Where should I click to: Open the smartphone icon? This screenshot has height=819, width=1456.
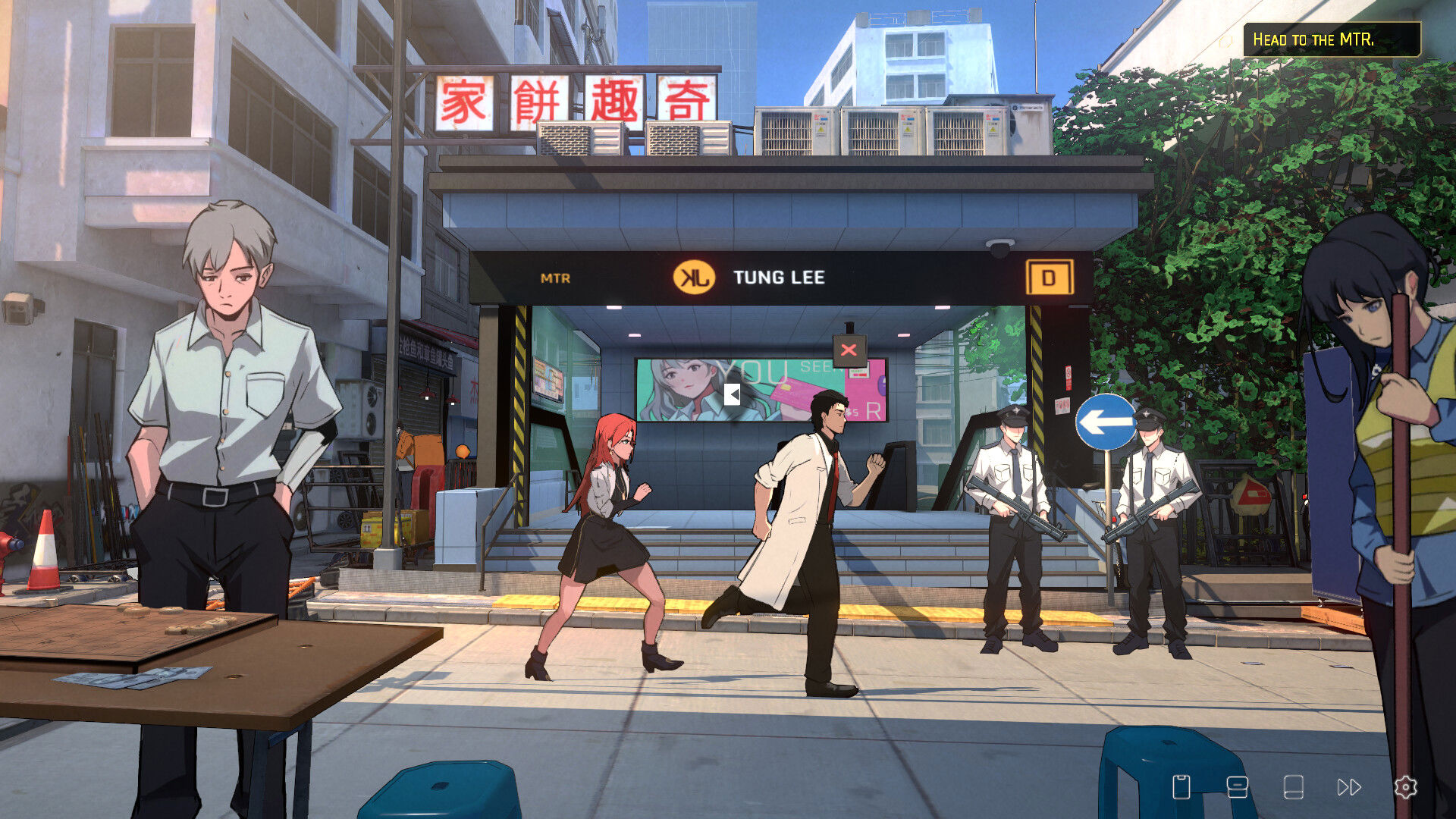point(1181,787)
